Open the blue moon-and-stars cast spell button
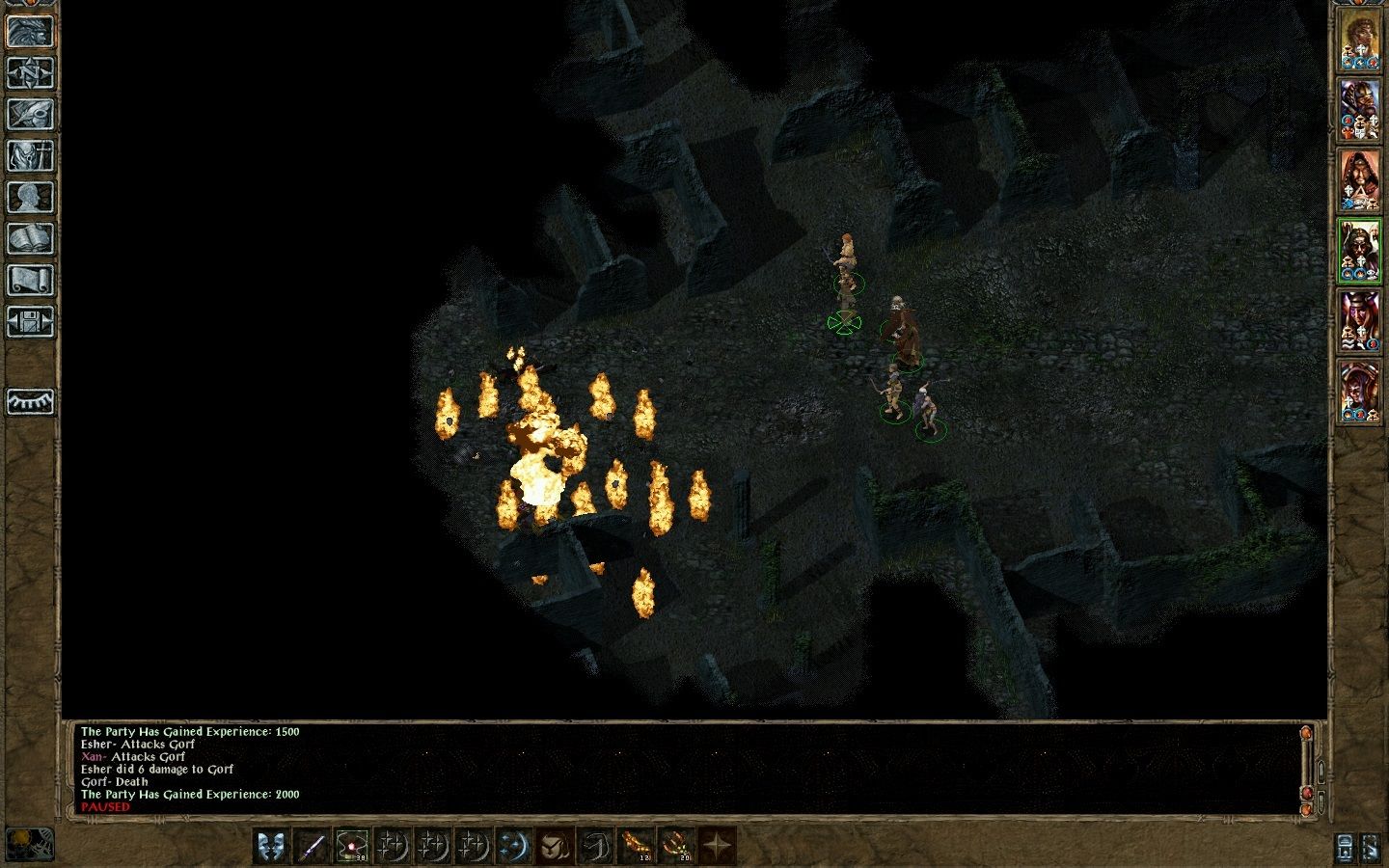This screenshot has height=868, width=1389. 514,847
